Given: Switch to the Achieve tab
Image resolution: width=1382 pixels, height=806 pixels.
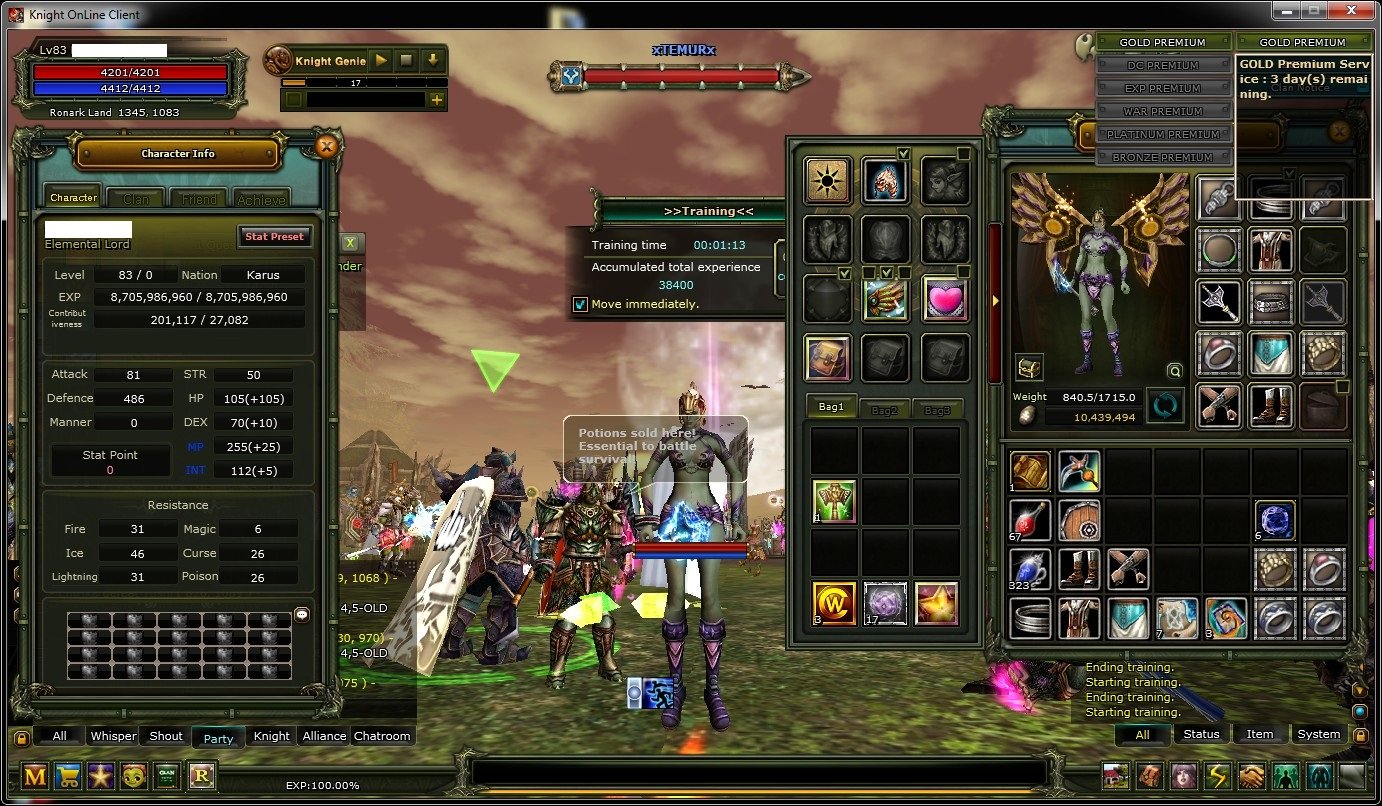Looking at the screenshot, I should pos(262,199).
